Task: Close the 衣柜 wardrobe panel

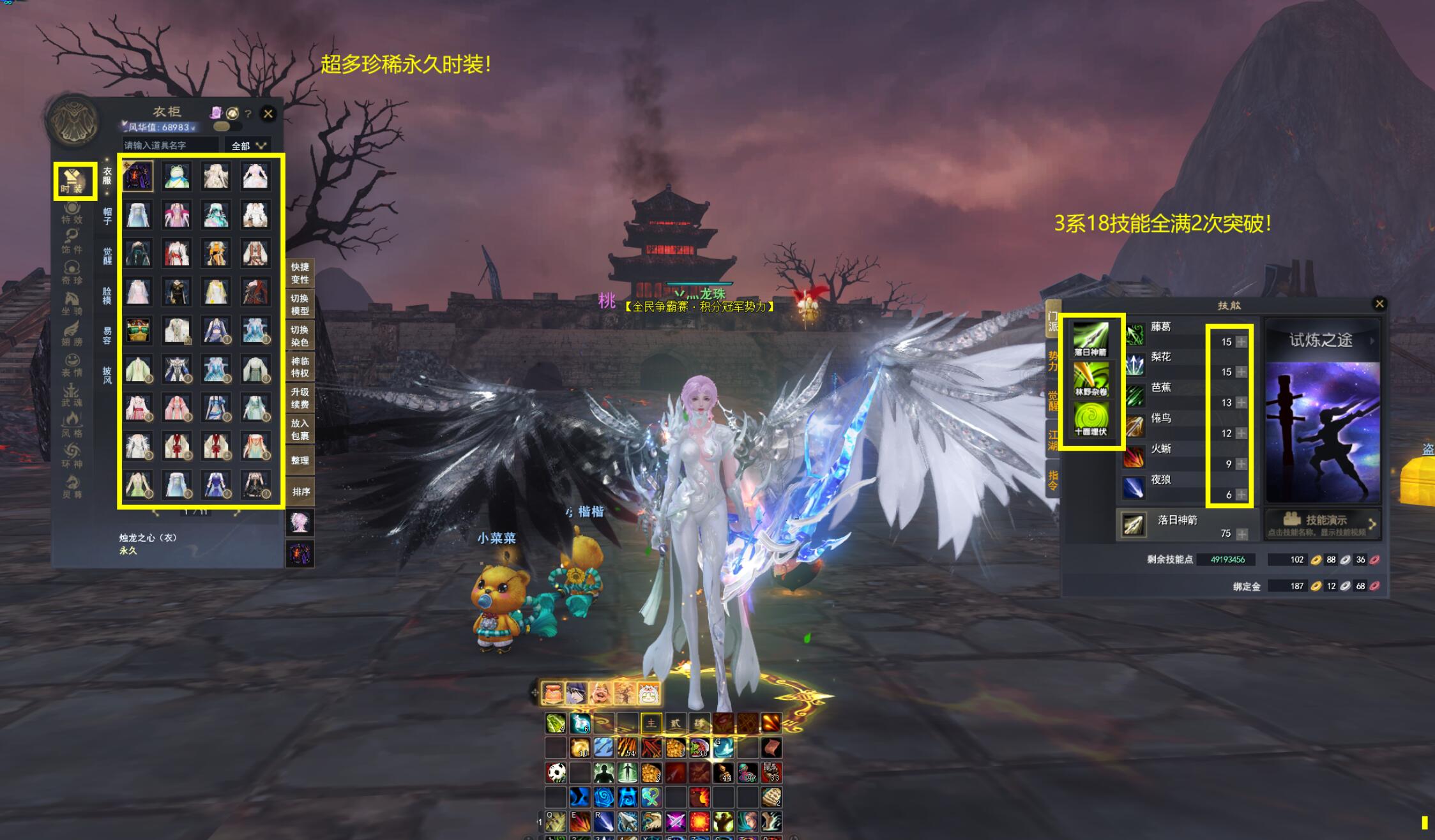Action: tap(268, 114)
